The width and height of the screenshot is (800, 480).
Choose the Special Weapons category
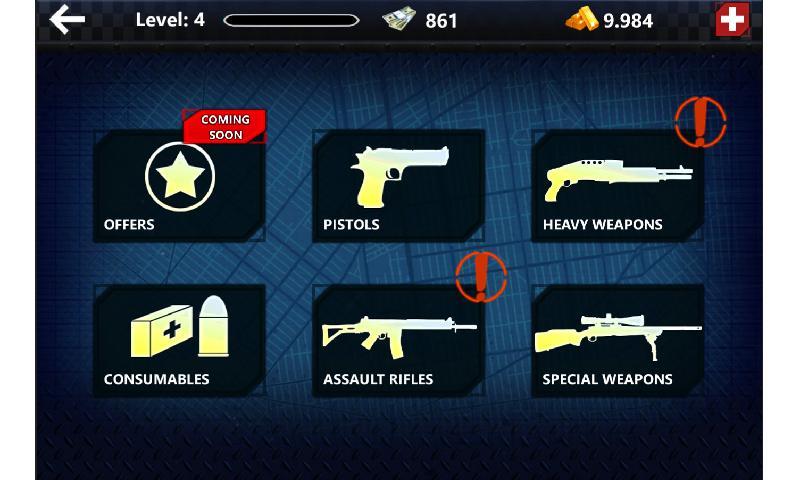click(617, 340)
